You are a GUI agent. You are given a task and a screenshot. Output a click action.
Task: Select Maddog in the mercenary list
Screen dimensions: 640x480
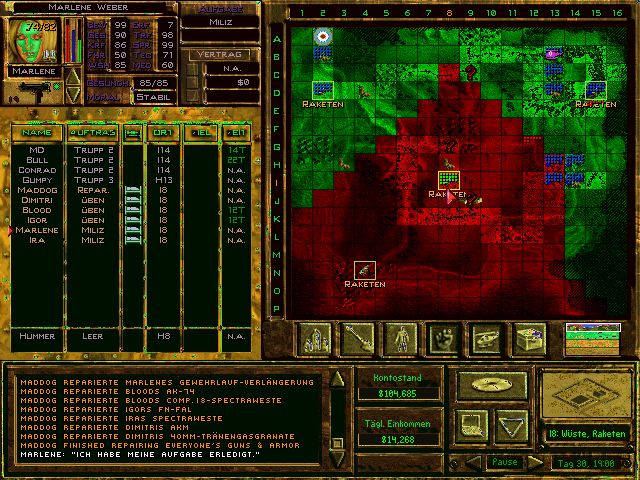click(37, 190)
